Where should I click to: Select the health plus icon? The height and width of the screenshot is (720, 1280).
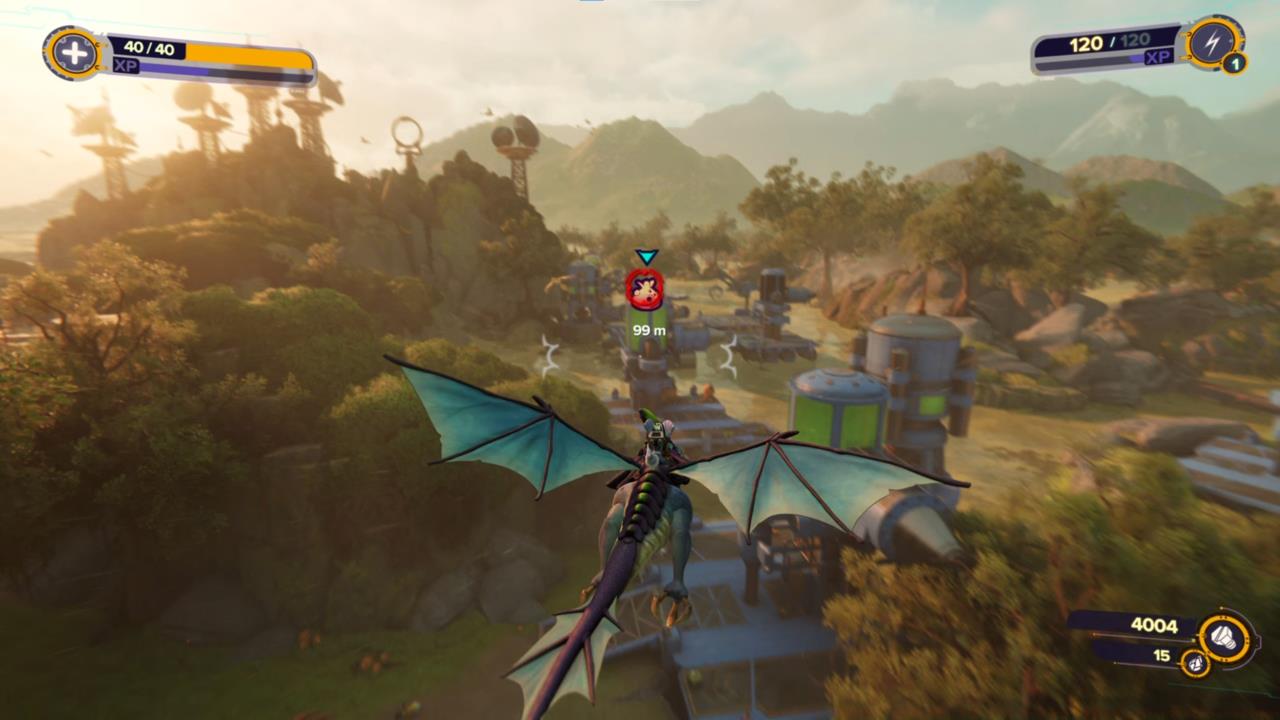(74, 53)
